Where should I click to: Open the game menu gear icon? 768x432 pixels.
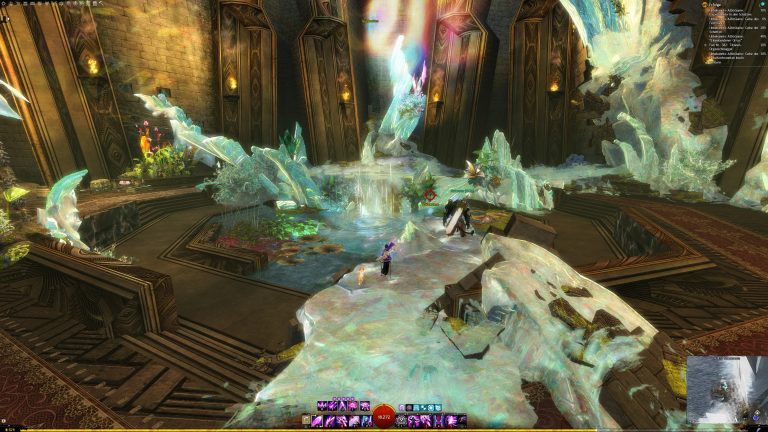(x=4, y=3)
